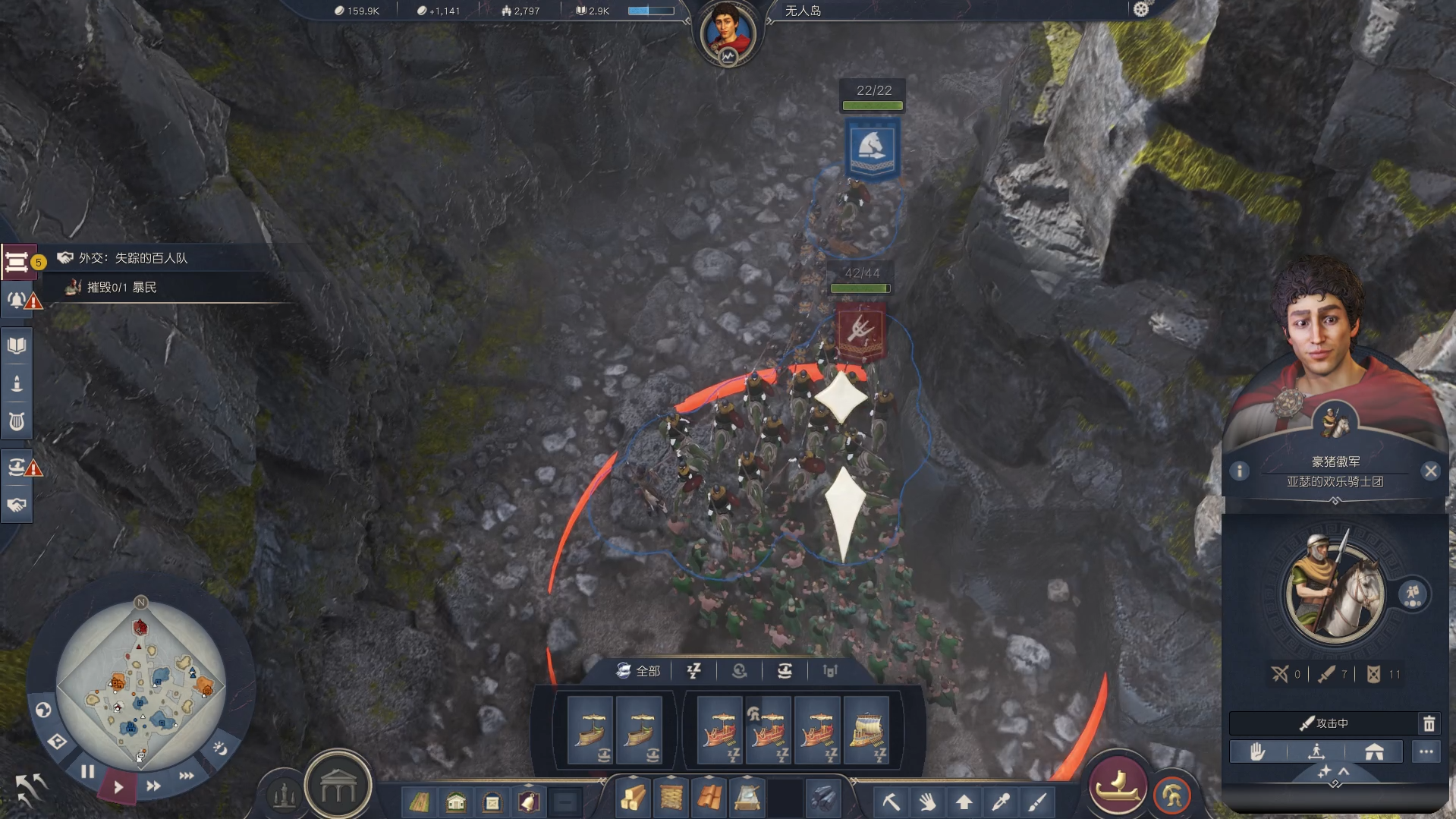Order the unit to halt (hand icon)
This screenshot has width=1456, height=819.
(x=1257, y=752)
